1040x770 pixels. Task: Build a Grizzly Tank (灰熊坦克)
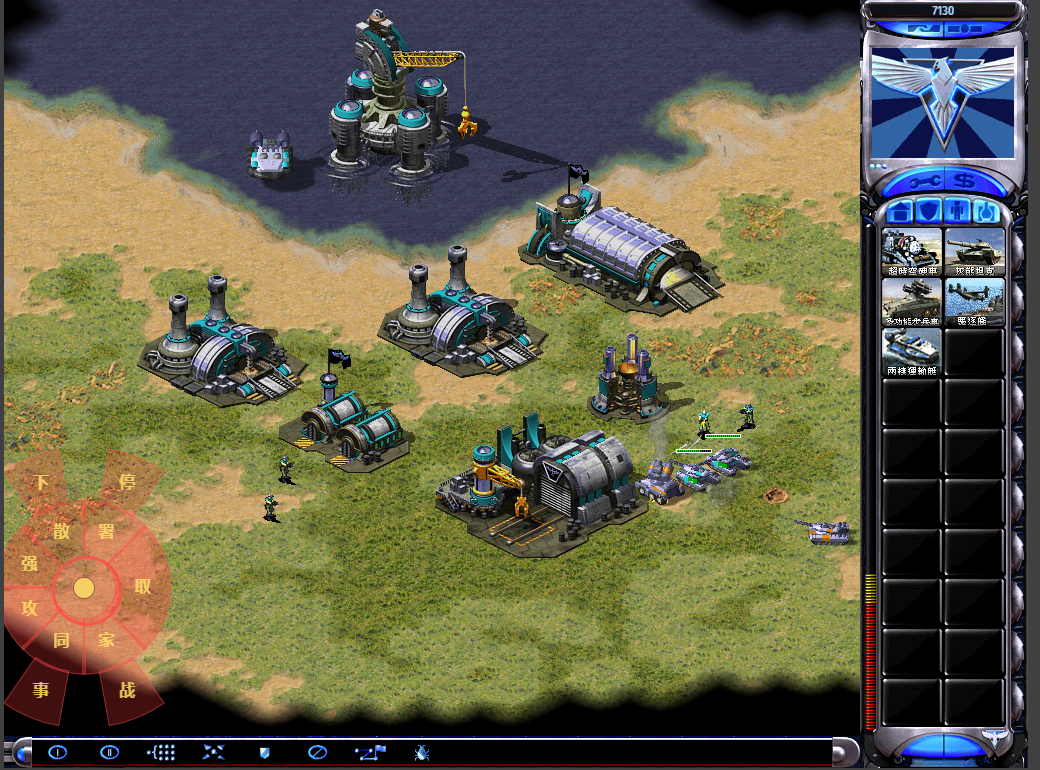tap(974, 251)
